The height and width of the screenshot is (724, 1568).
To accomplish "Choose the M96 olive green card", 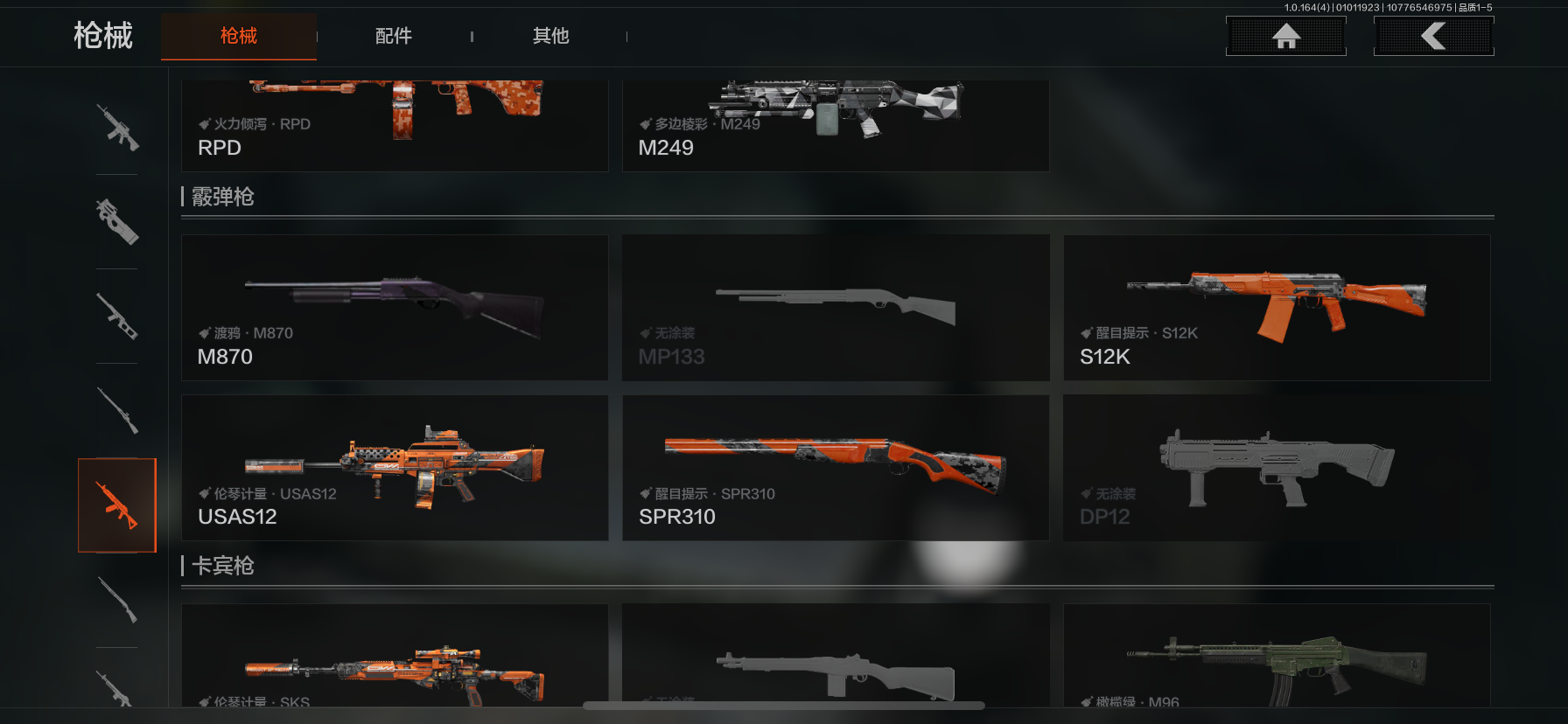I will click(x=1277, y=656).
